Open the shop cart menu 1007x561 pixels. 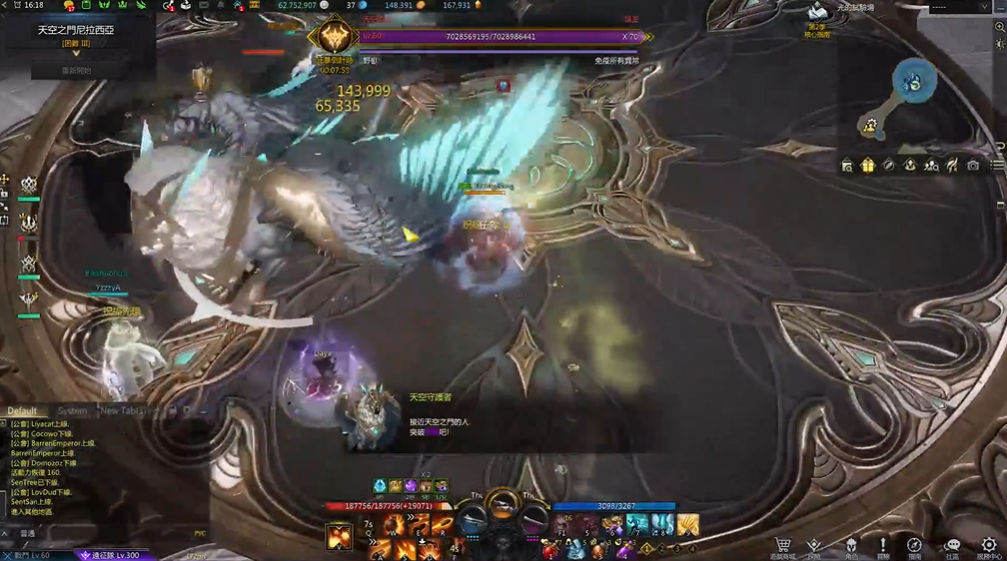tap(783, 545)
